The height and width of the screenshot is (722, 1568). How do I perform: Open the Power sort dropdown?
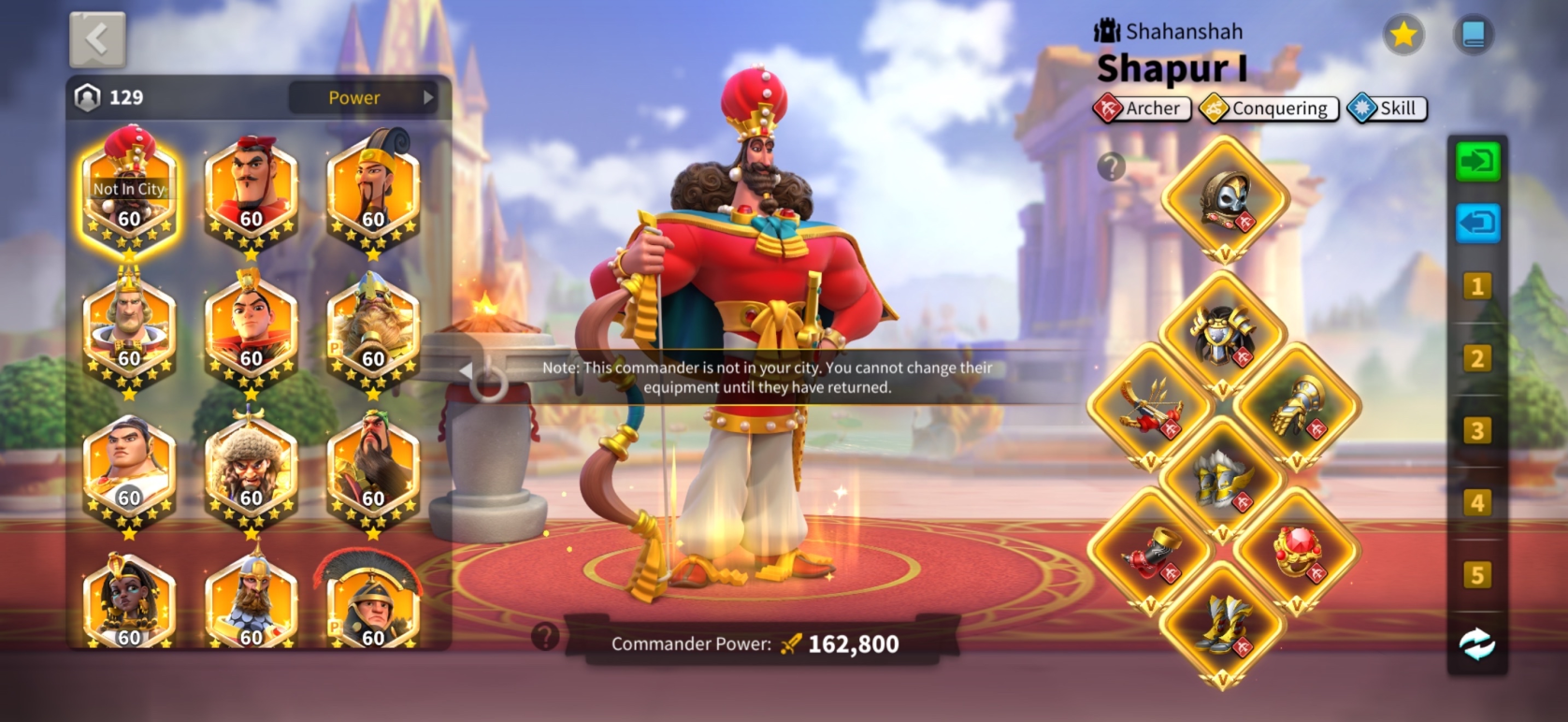click(365, 97)
